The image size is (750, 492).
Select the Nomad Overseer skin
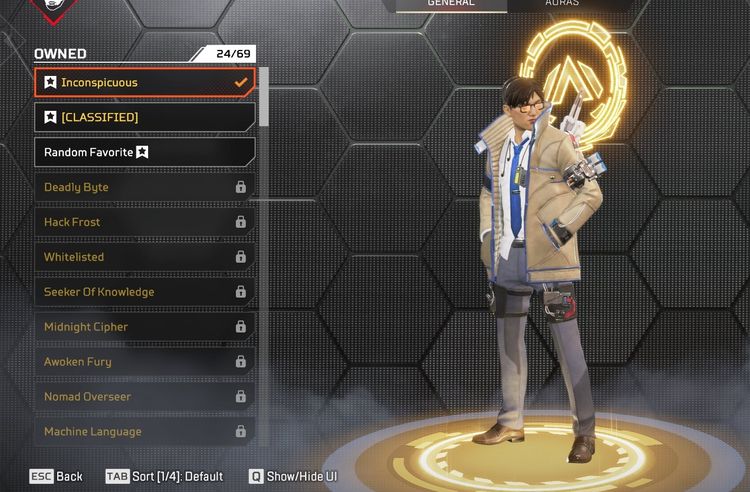[x=145, y=397]
